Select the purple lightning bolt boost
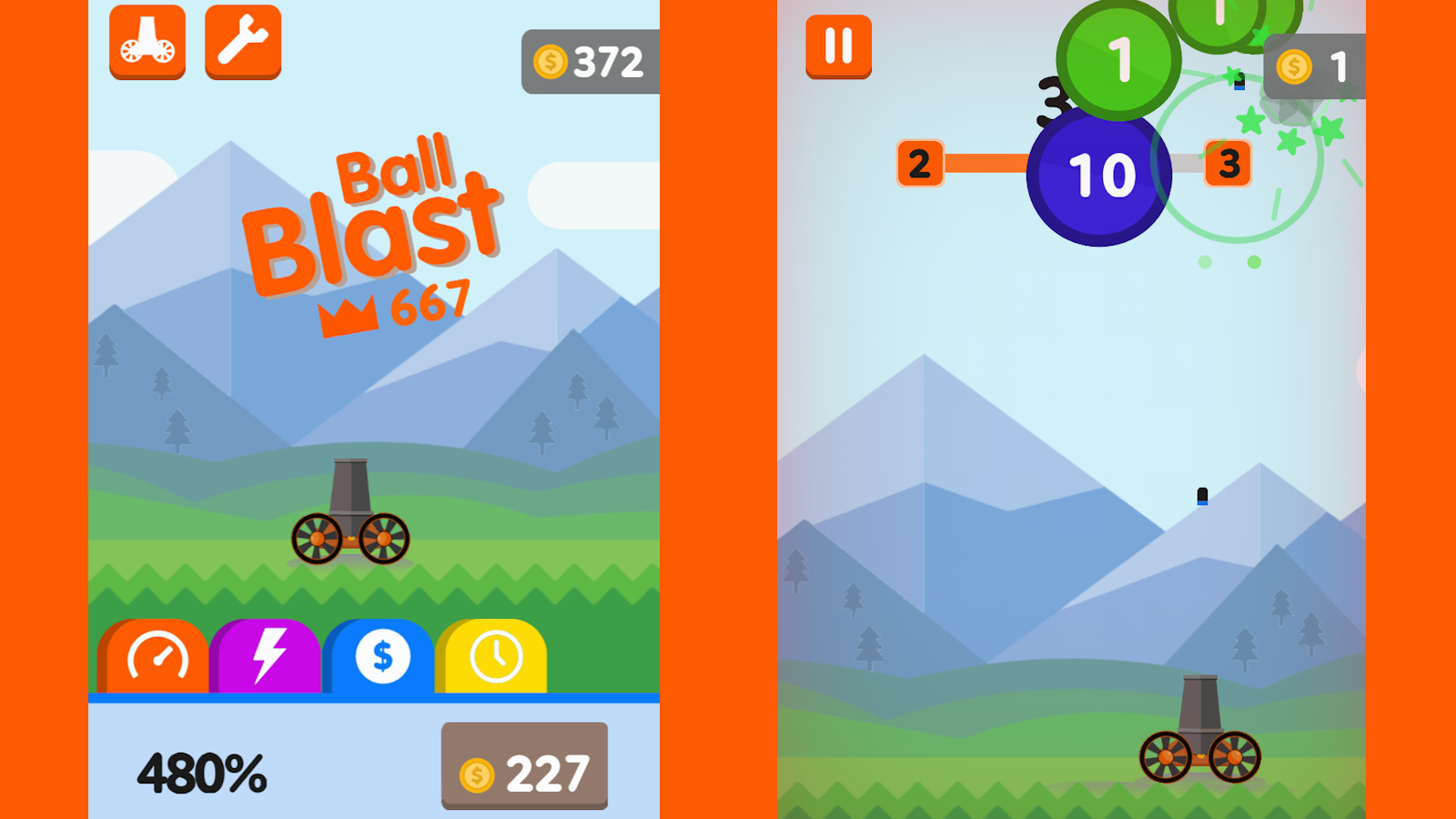This screenshot has width=1456, height=819. click(x=266, y=653)
